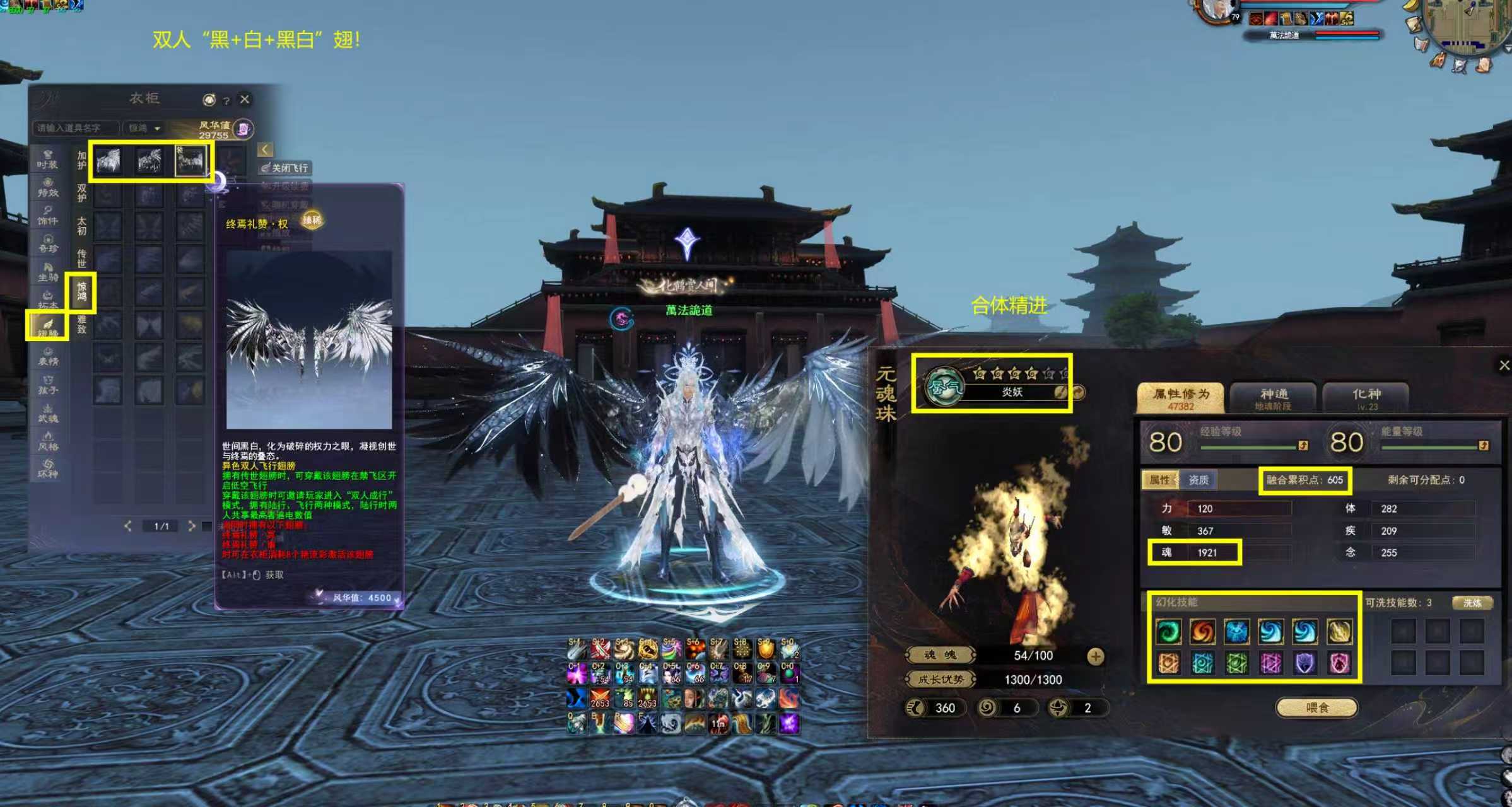This screenshot has height=807, width=1512.
Task: Show the 资质 aptitude sub-tab
Action: 1198,480
